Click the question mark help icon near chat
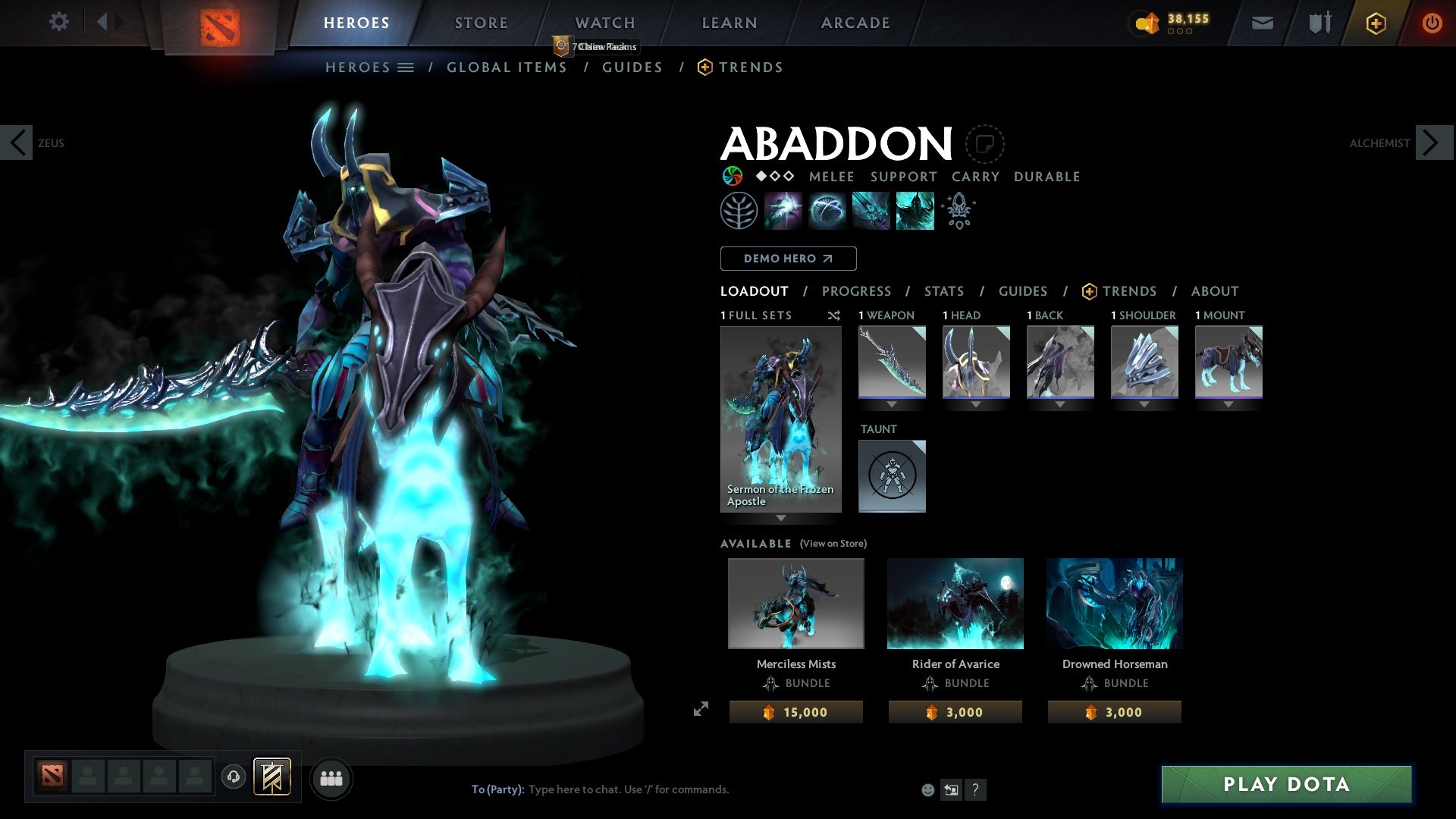This screenshot has width=1456, height=819. (975, 789)
